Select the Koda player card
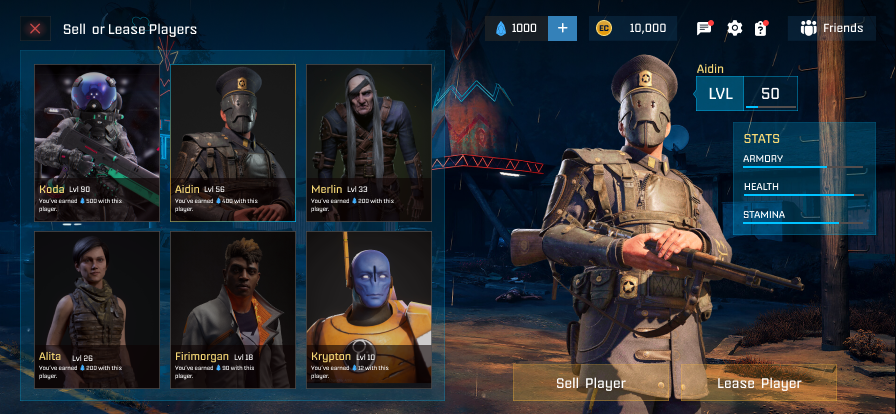This screenshot has width=896, height=414. [97, 143]
